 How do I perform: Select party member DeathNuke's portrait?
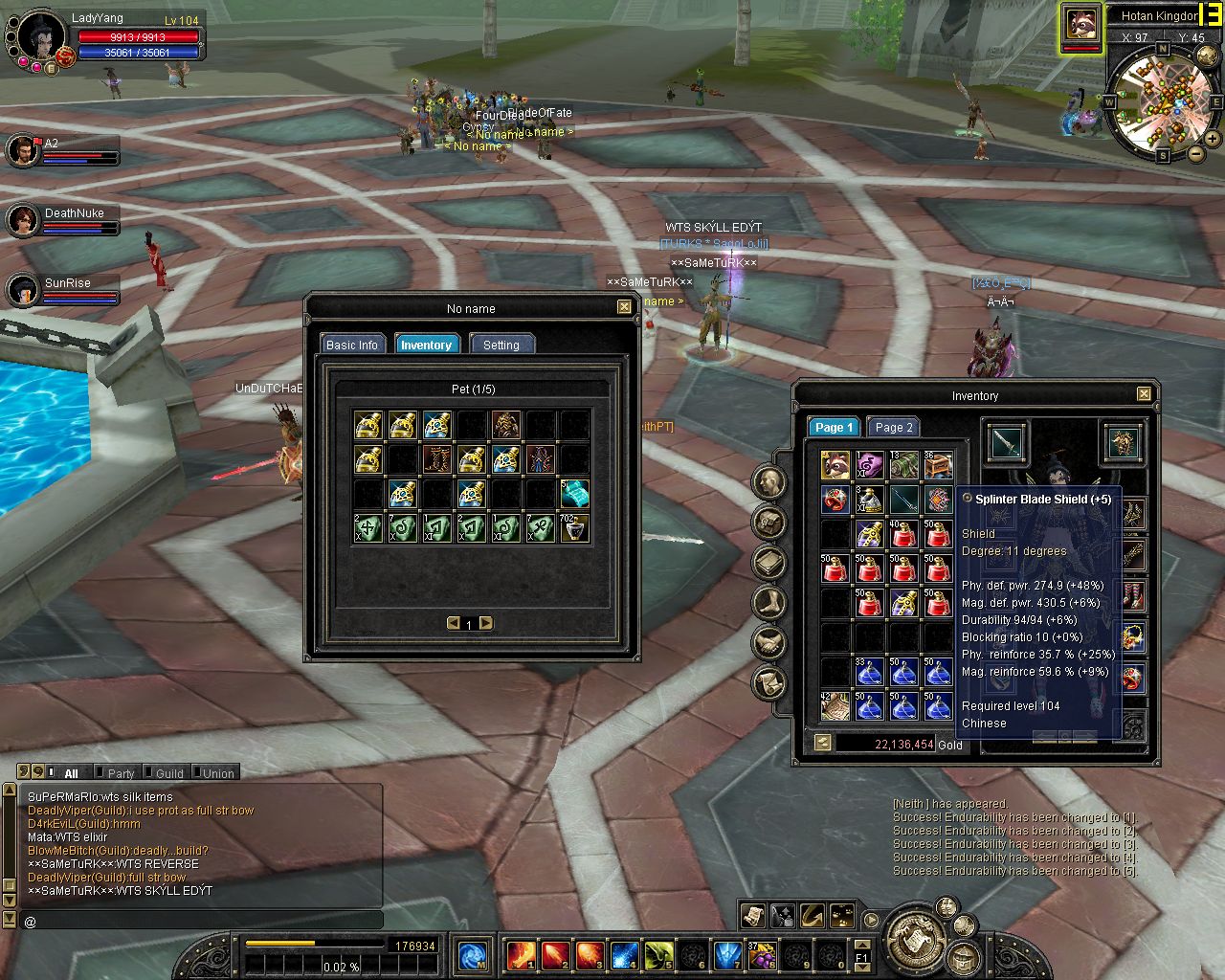tap(23, 221)
